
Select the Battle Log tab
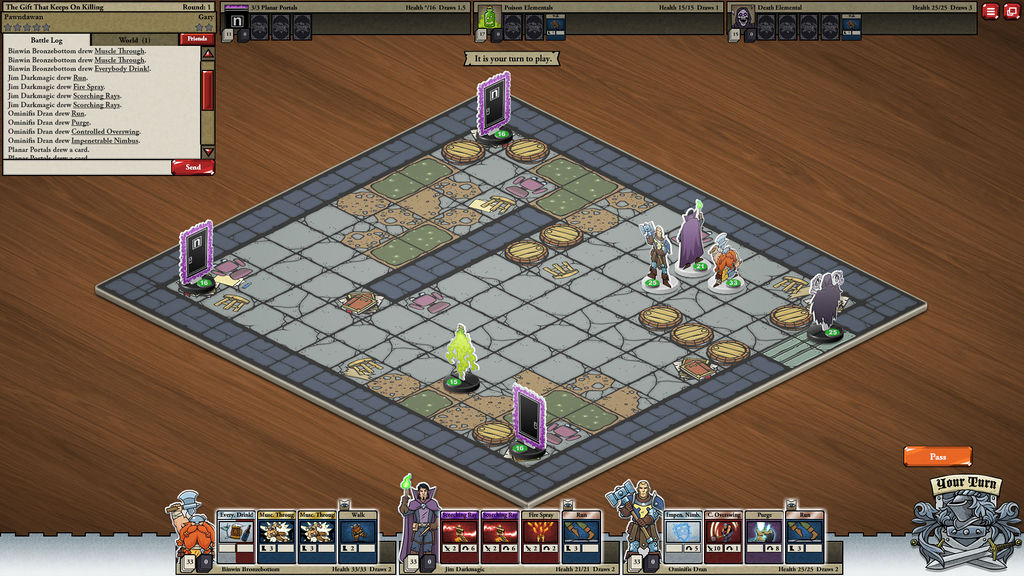[49, 40]
